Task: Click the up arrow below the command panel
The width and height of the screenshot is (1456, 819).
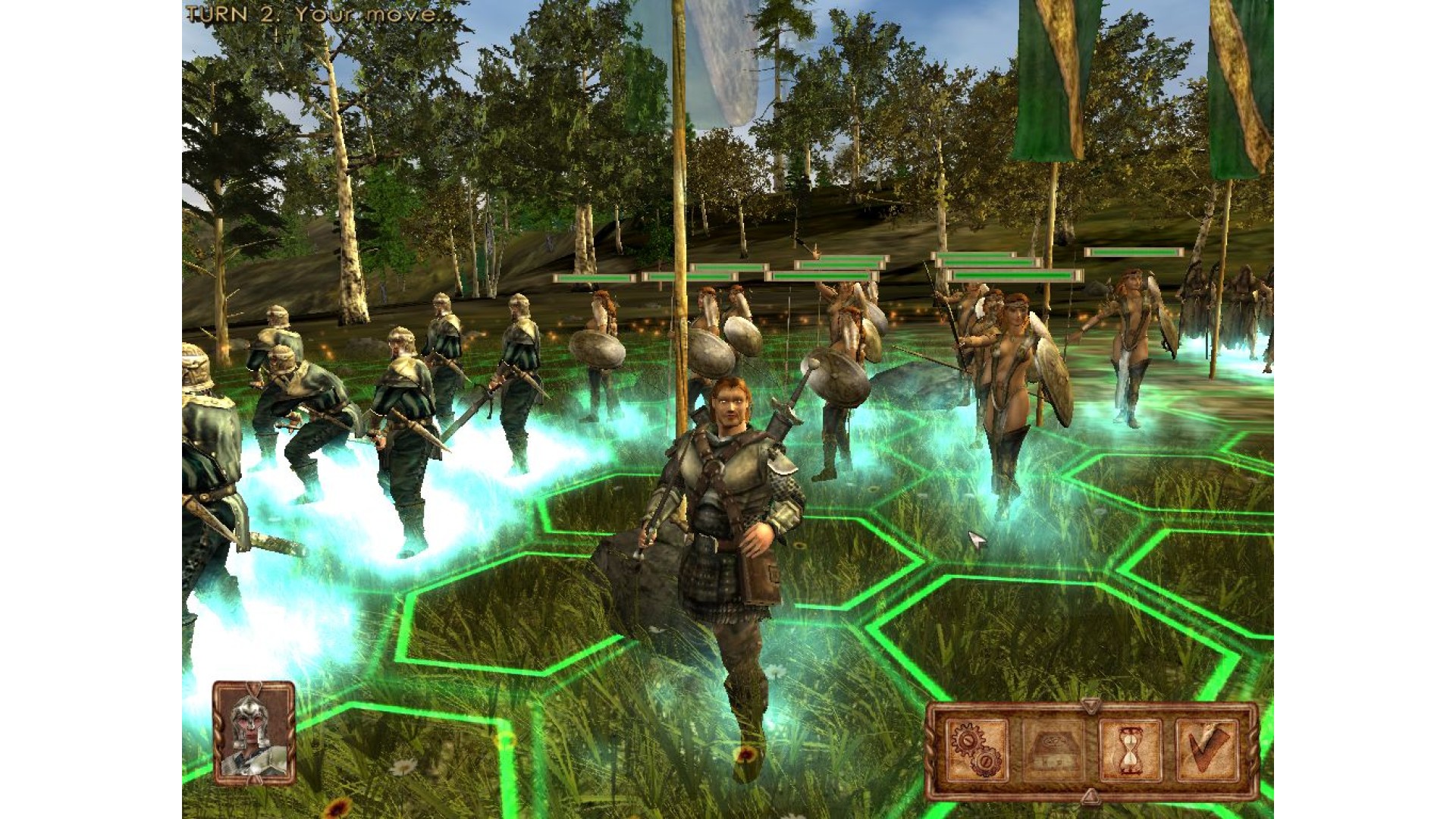Action: (1090, 795)
